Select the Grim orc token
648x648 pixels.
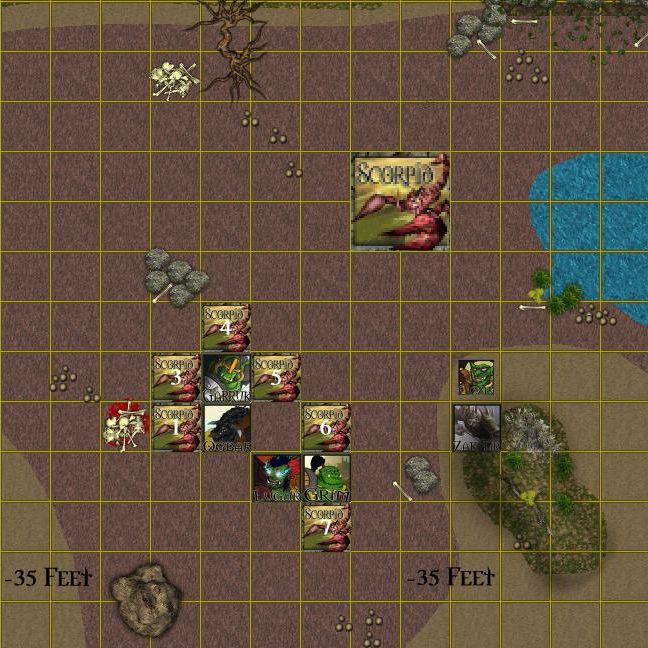tap(326, 477)
